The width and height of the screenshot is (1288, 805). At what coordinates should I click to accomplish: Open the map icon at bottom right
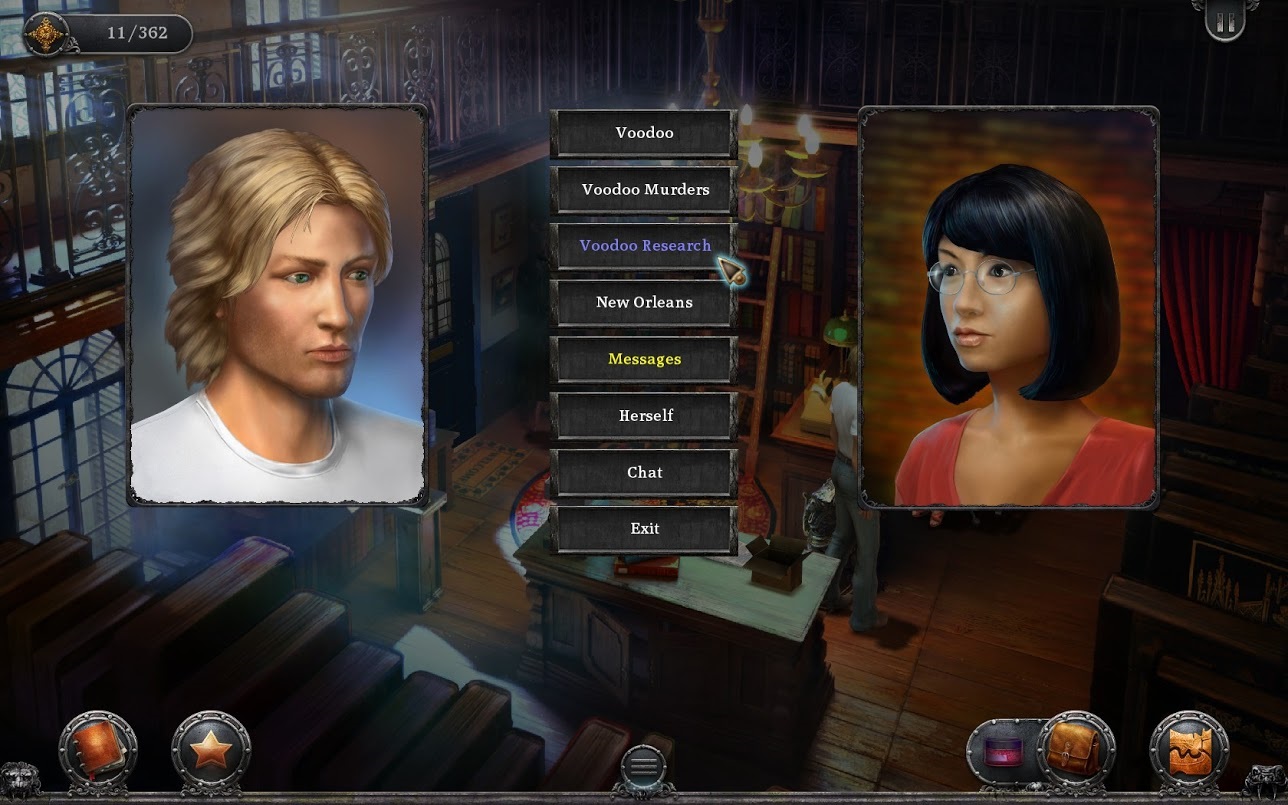[x=1188, y=748]
